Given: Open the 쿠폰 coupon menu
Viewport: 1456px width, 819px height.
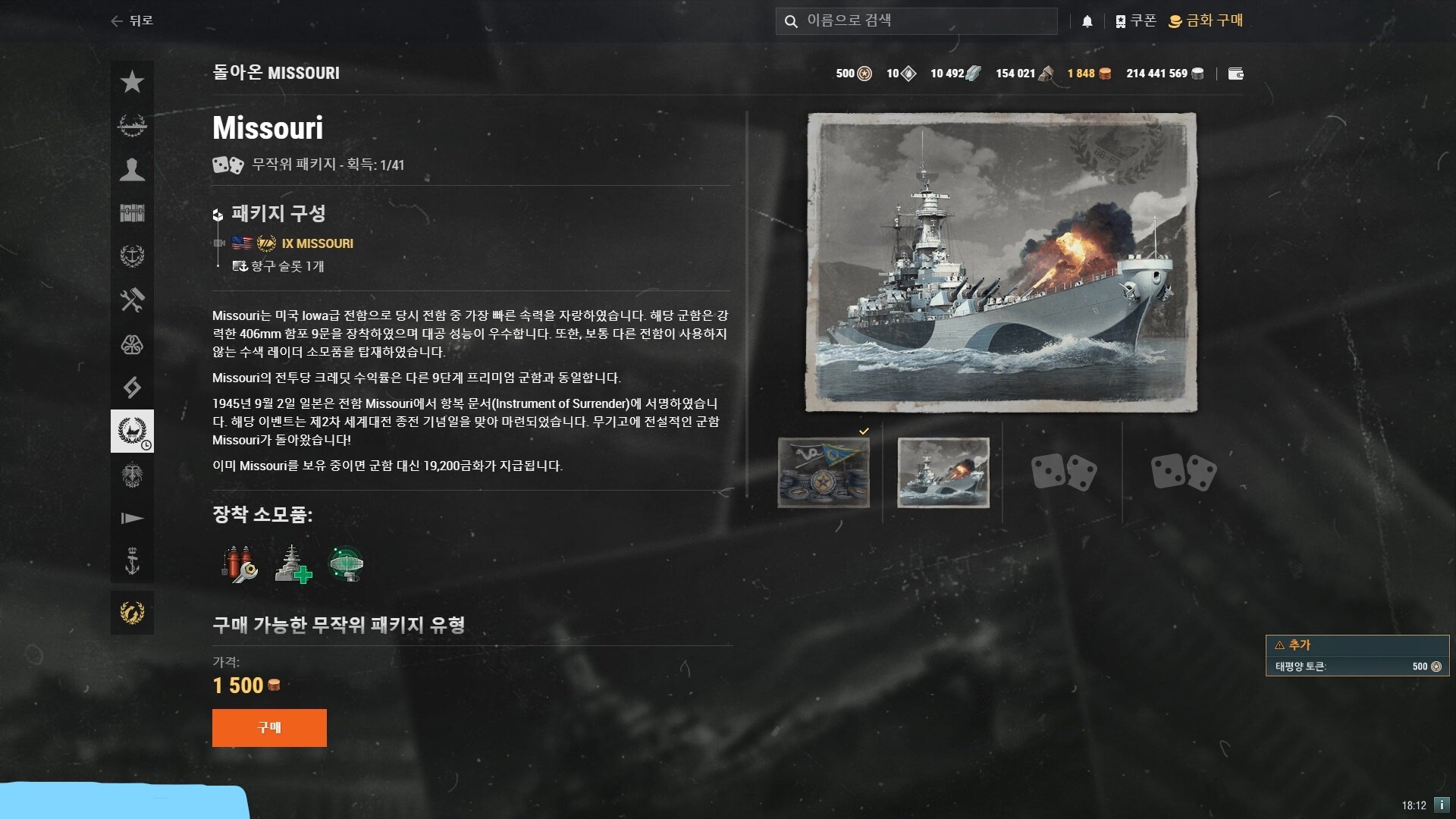Looking at the screenshot, I should (x=1136, y=20).
